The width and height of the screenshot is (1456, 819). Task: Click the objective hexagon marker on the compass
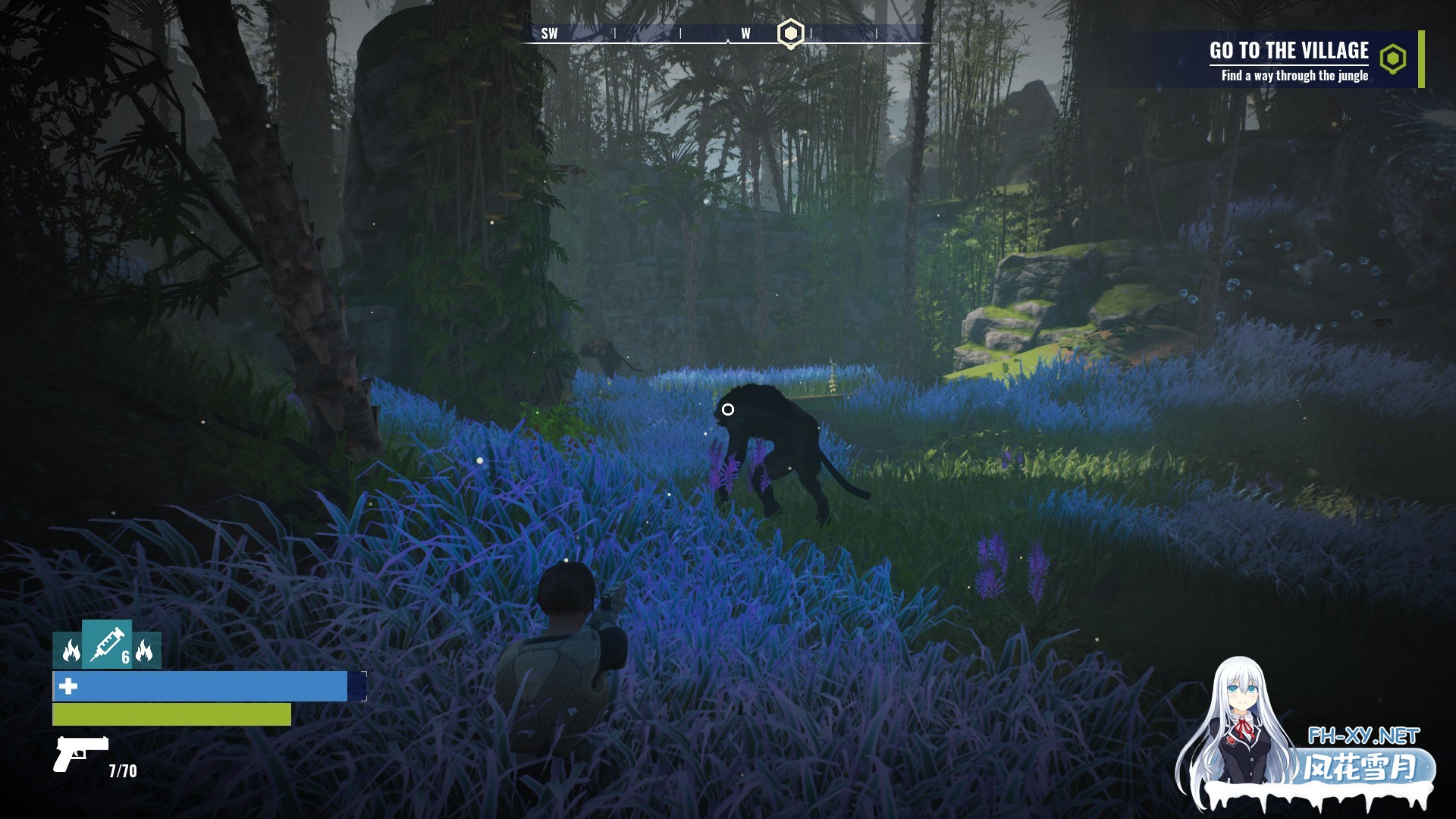coord(789,33)
